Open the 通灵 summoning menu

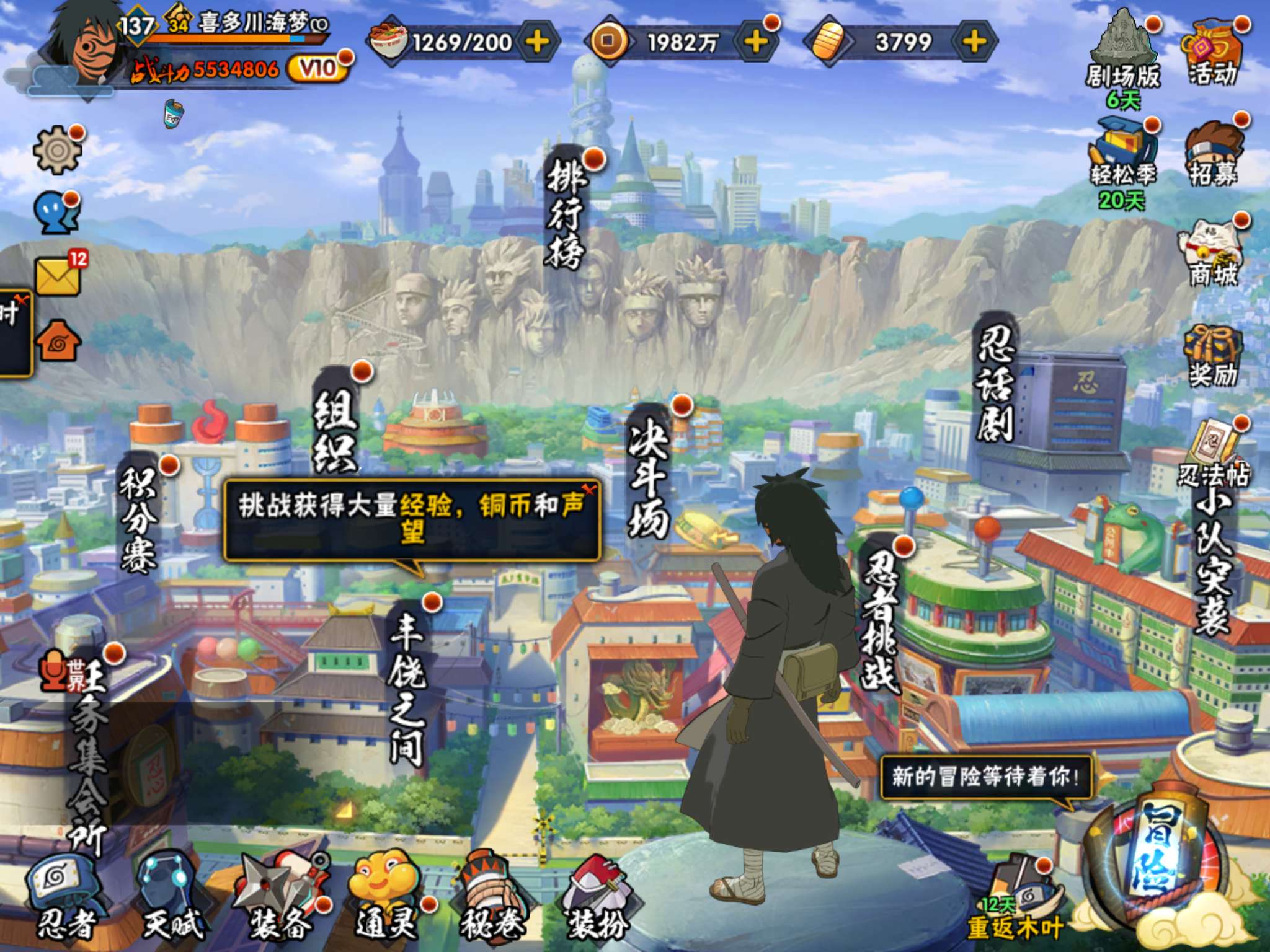[386, 897]
